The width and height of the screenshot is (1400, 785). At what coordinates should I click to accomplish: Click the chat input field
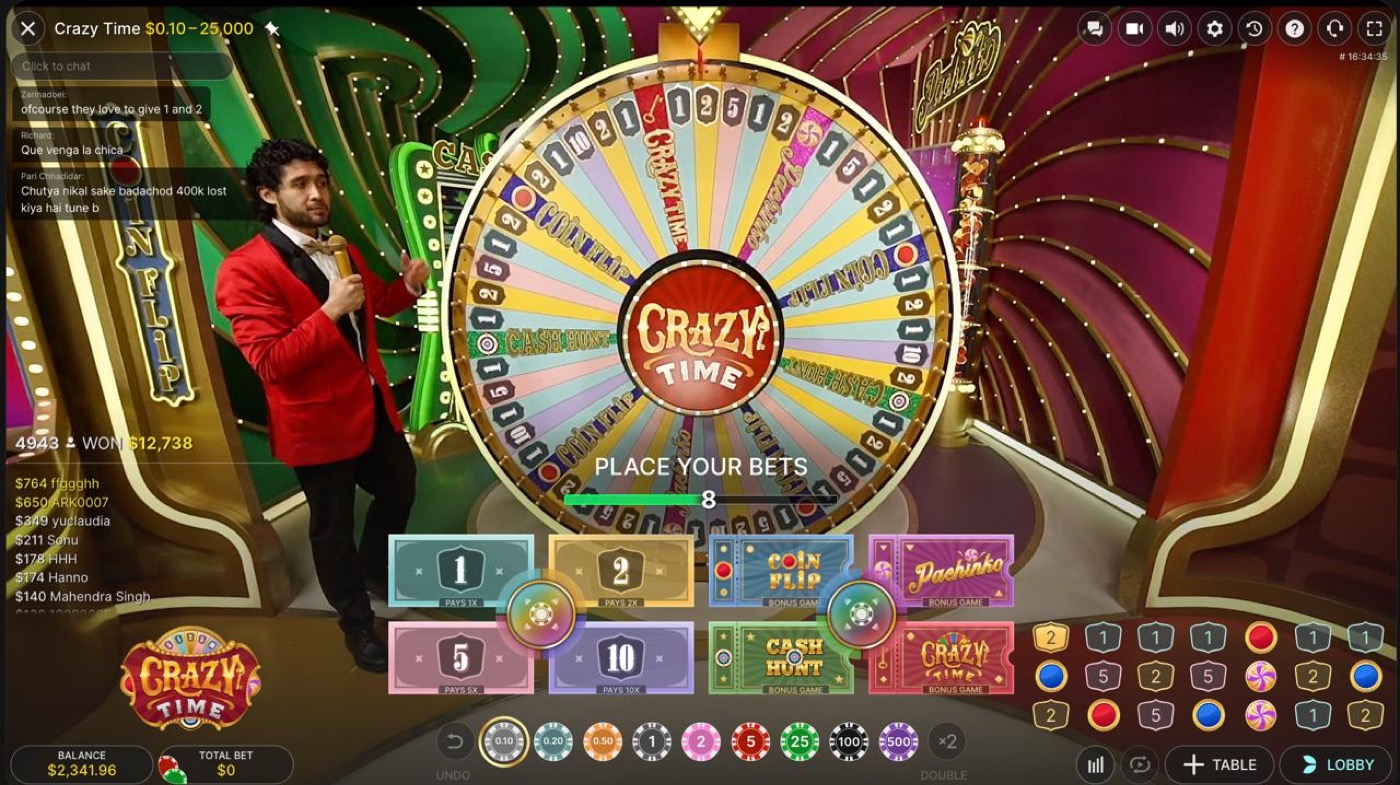[x=120, y=66]
